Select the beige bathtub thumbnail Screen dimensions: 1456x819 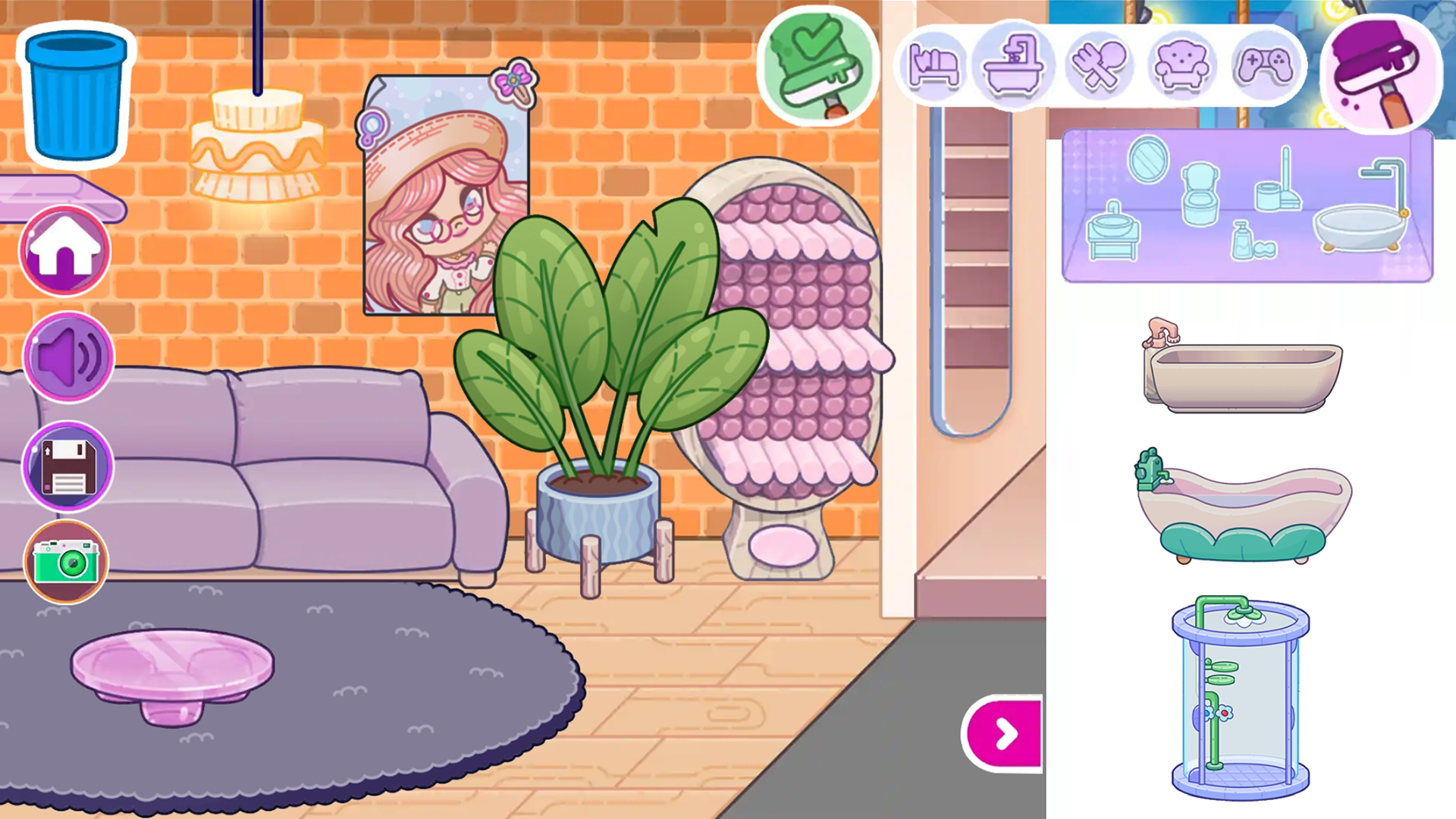[x=1244, y=375]
